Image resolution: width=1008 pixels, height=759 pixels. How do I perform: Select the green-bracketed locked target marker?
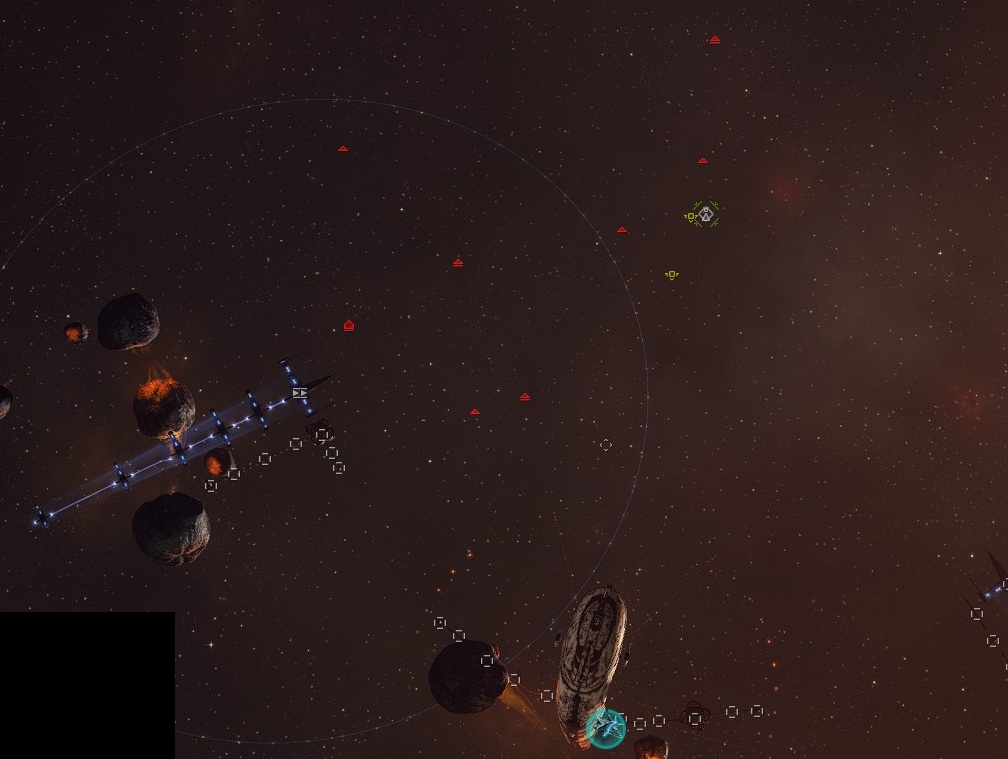tap(706, 213)
